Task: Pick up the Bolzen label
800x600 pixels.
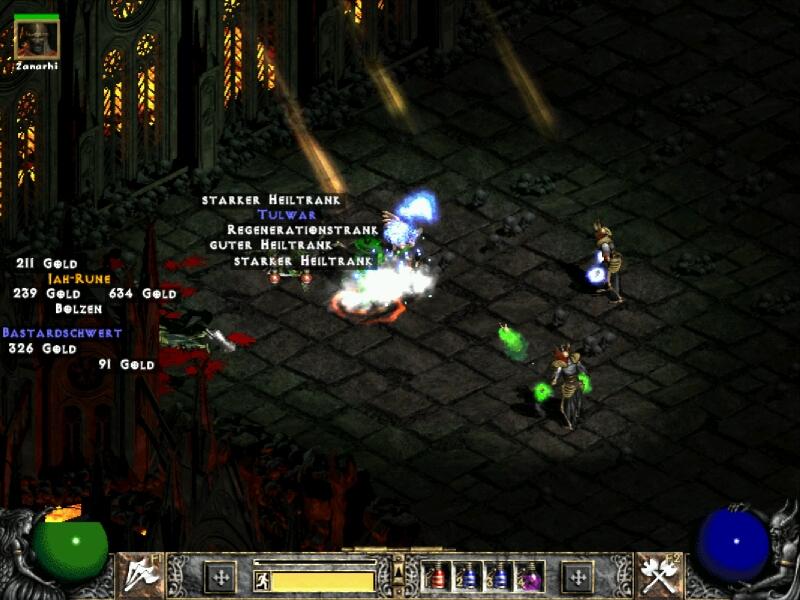Action: [79, 309]
